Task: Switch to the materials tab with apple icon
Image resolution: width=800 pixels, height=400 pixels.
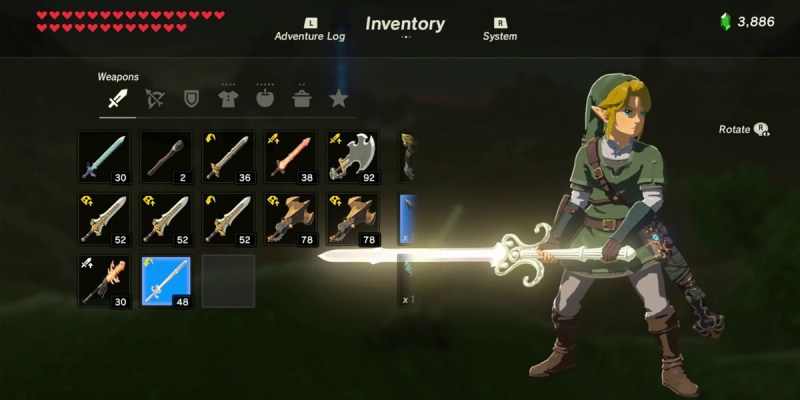Action: point(265,99)
